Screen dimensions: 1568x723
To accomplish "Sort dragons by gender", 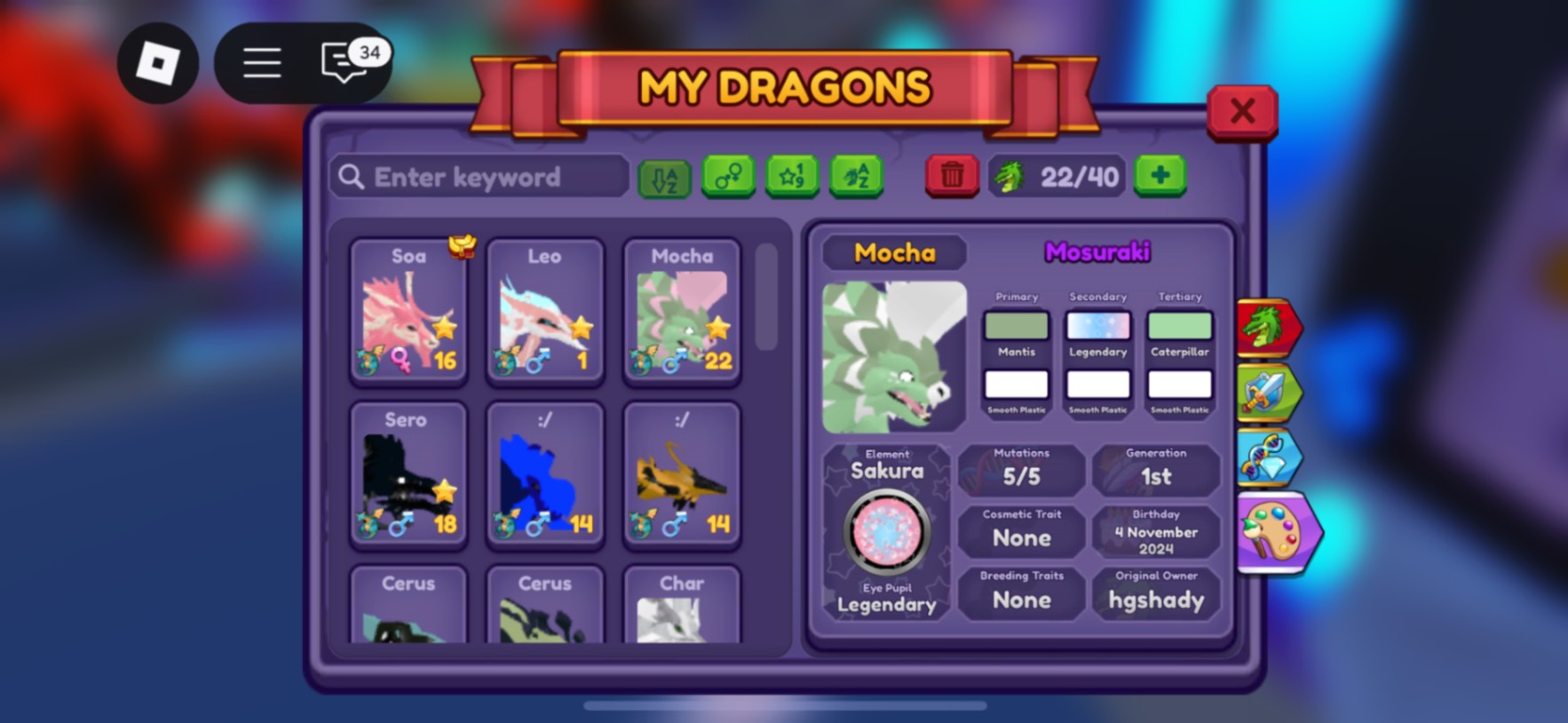I will coord(728,177).
